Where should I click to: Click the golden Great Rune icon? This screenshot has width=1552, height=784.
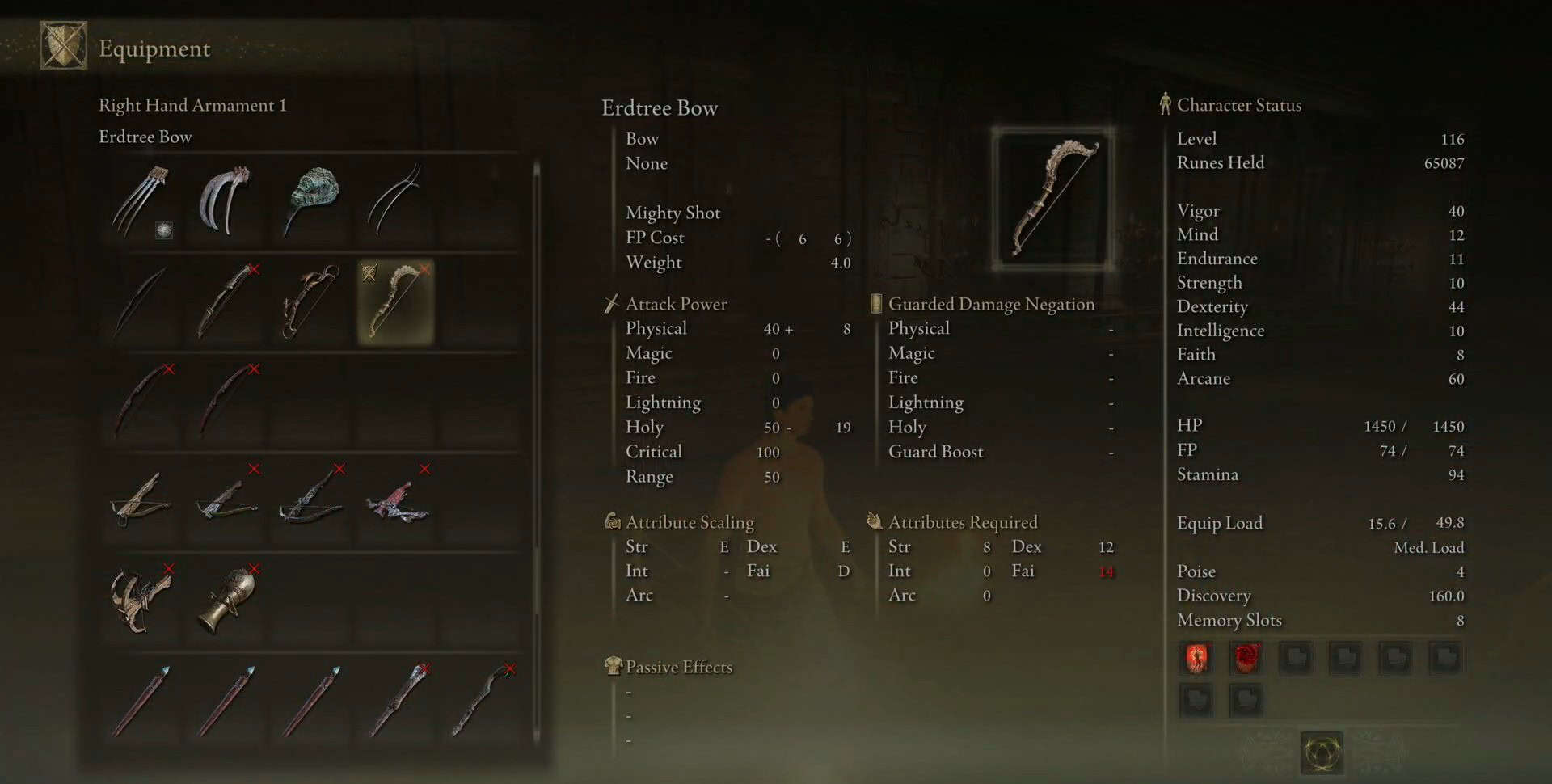1322,753
